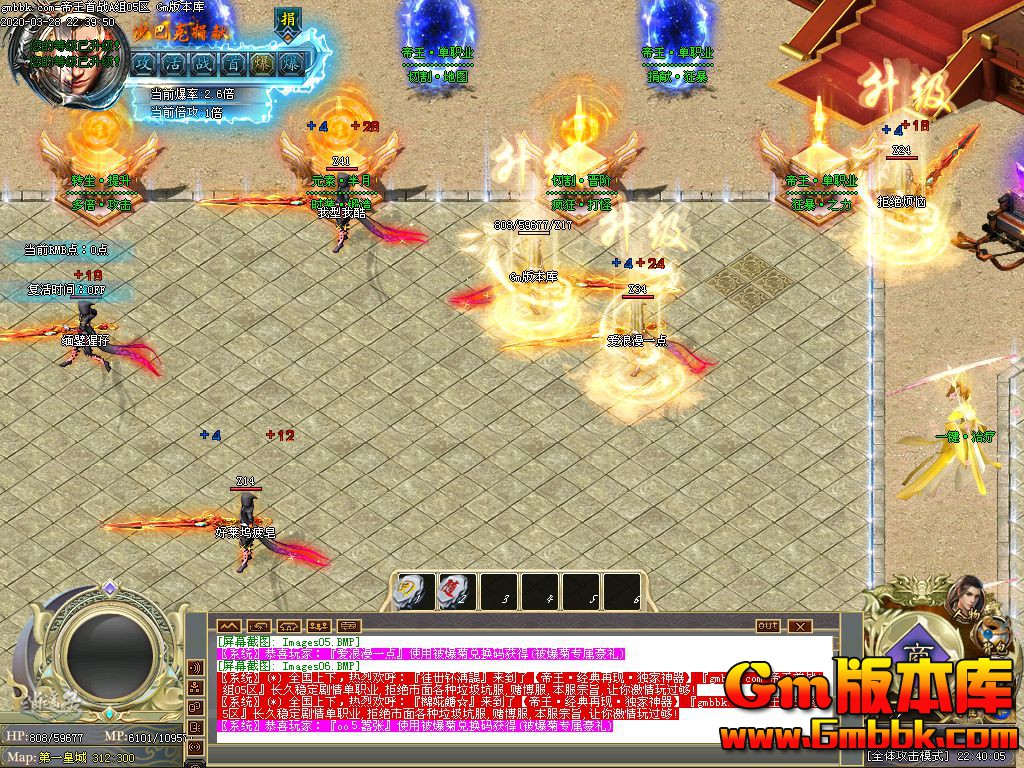Click the top chat channel side button
Image resolution: width=1024 pixels, height=768 pixels.
pyautogui.click(x=194, y=667)
